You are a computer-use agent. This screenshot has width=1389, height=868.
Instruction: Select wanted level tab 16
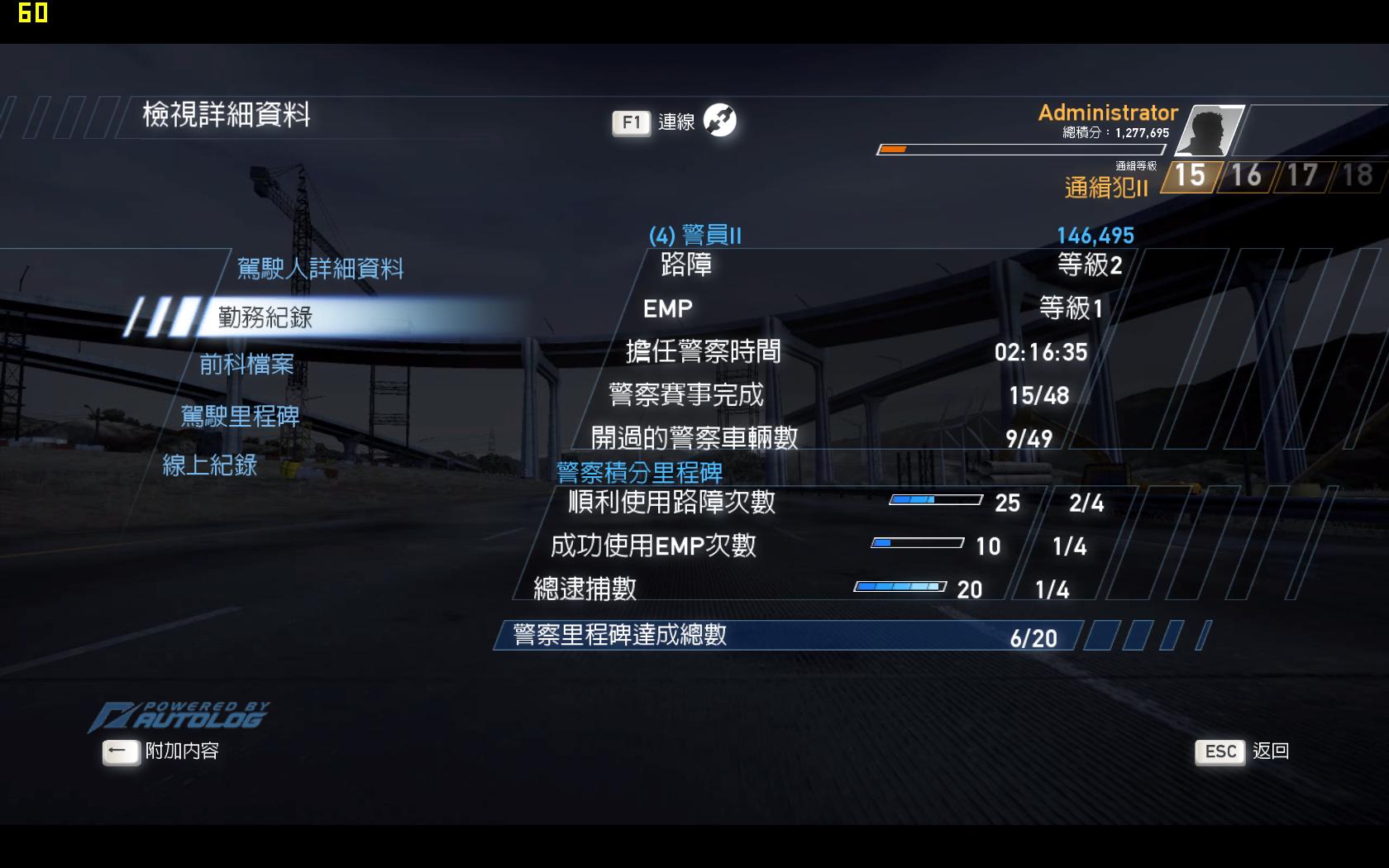click(1245, 176)
